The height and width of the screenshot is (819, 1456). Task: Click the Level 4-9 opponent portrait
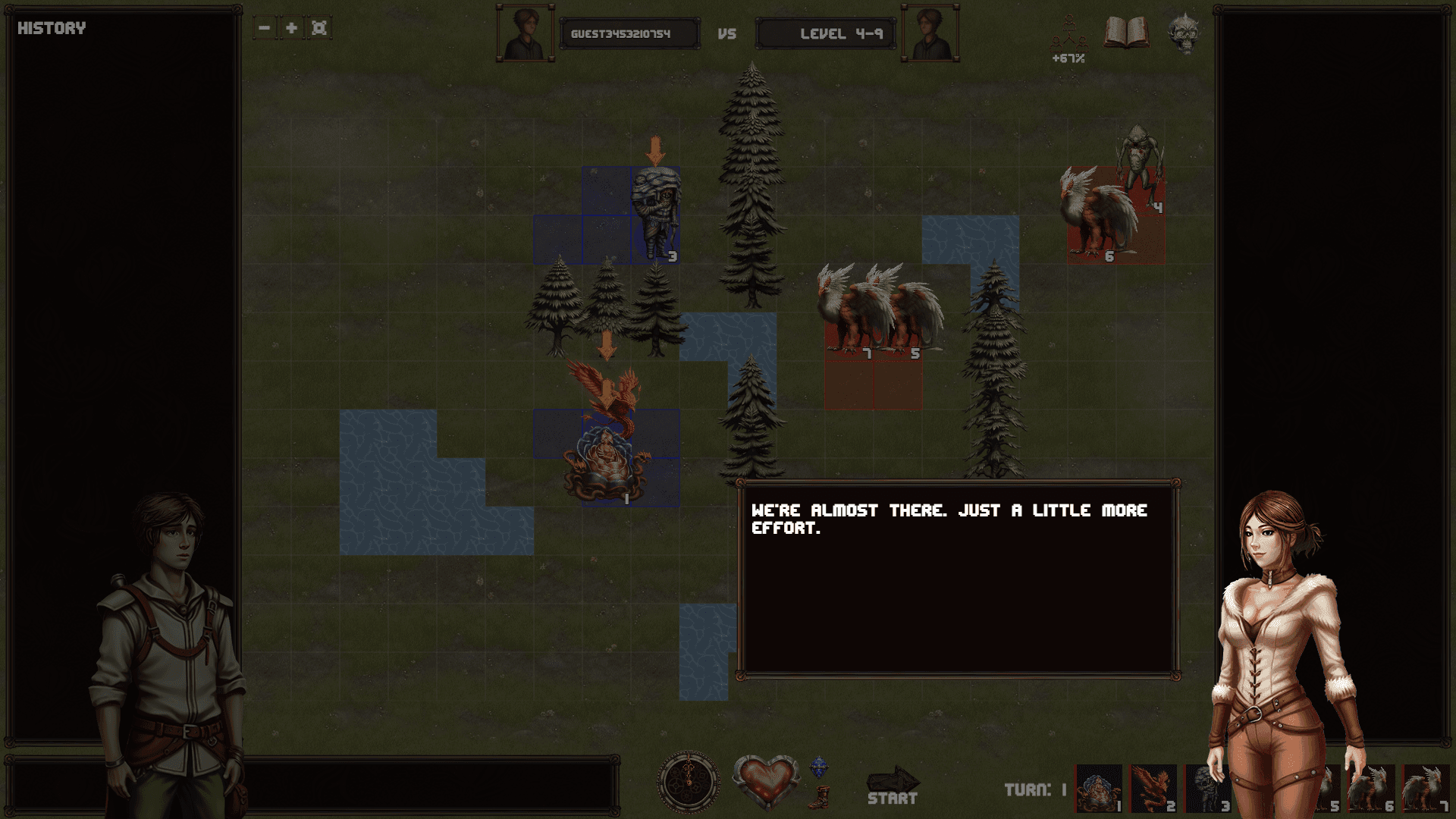pyautogui.click(x=930, y=34)
